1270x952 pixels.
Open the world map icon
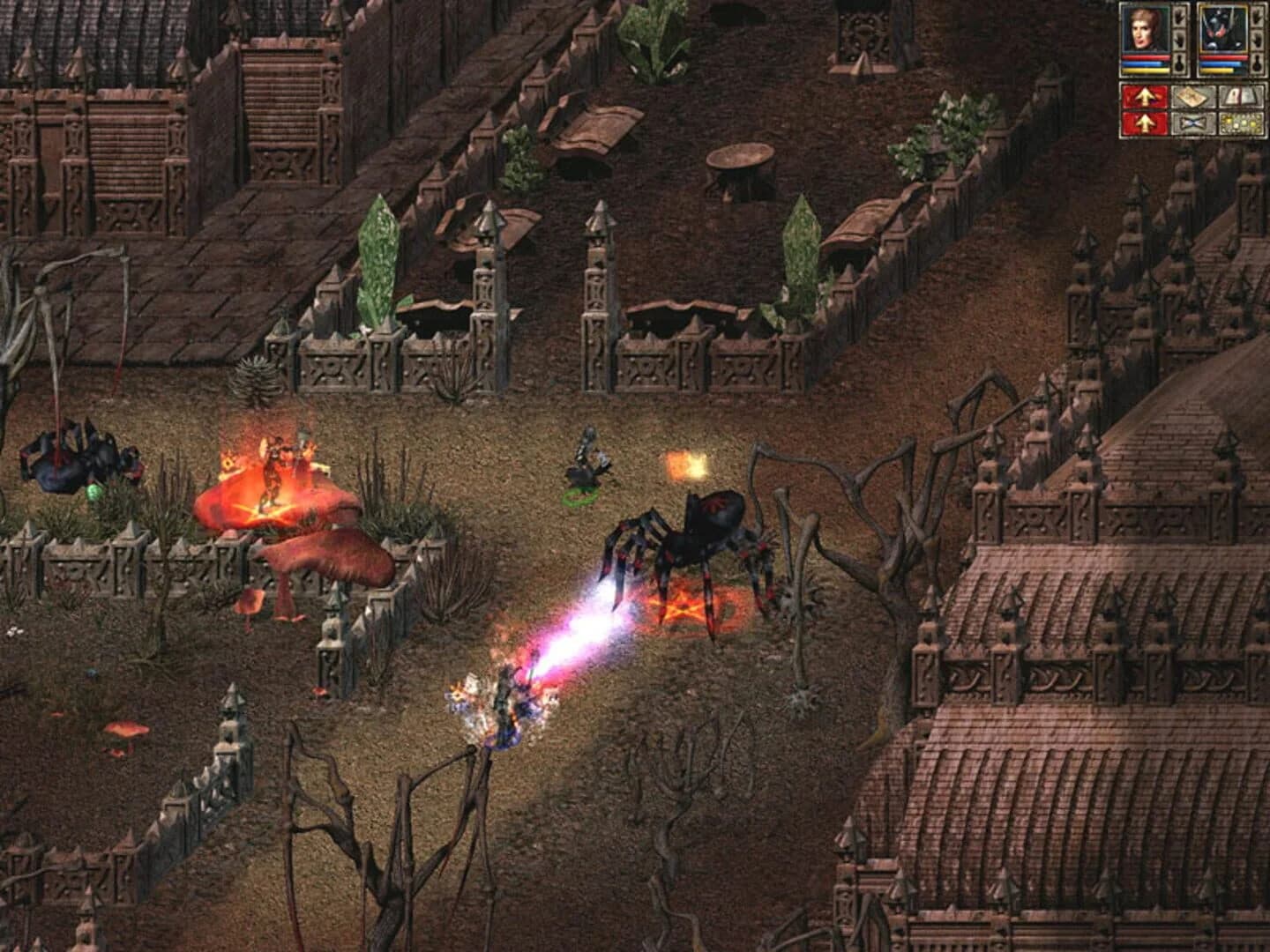click(x=1191, y=96)
